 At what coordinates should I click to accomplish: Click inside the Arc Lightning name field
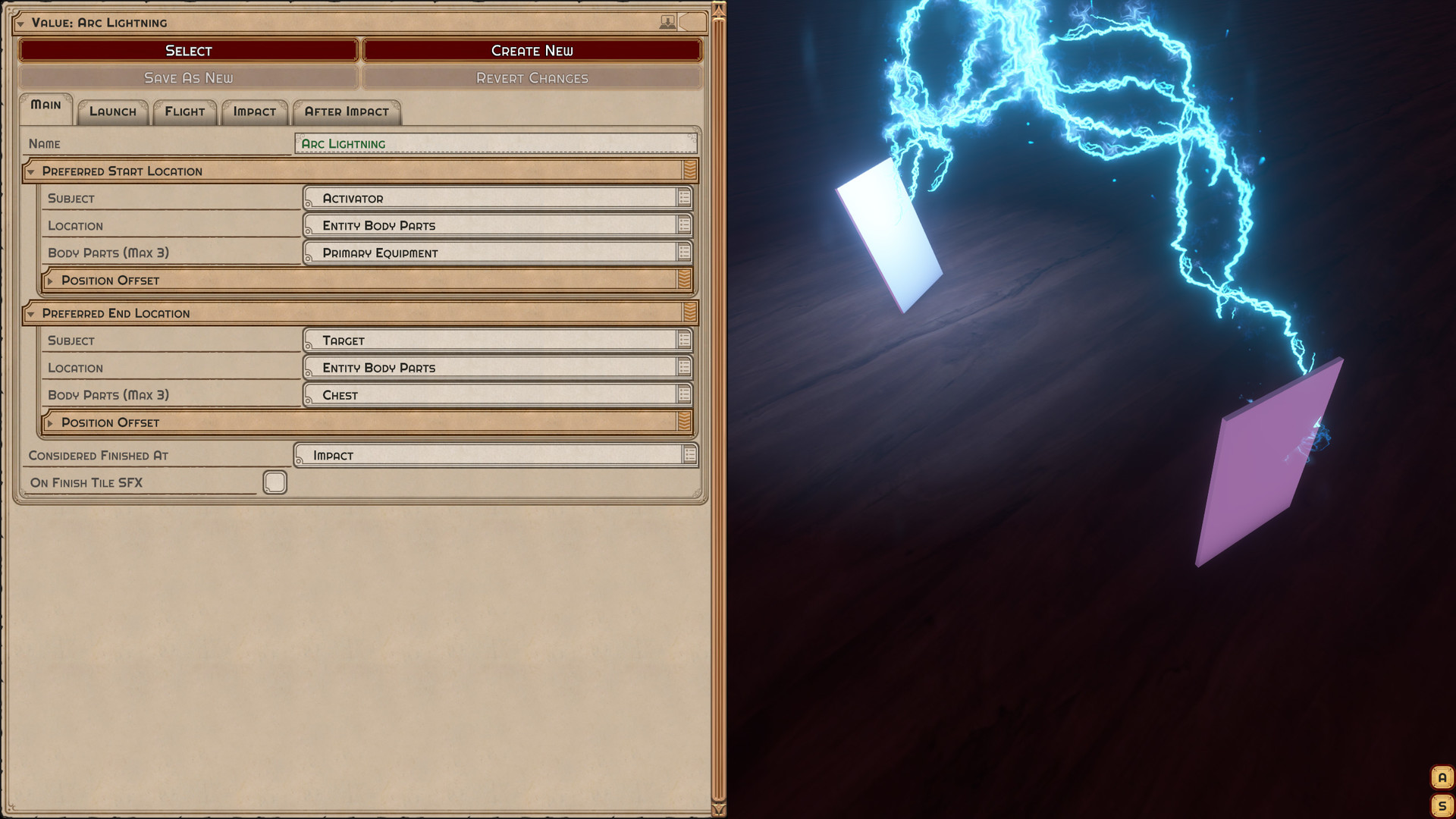[x=493, y=143]
